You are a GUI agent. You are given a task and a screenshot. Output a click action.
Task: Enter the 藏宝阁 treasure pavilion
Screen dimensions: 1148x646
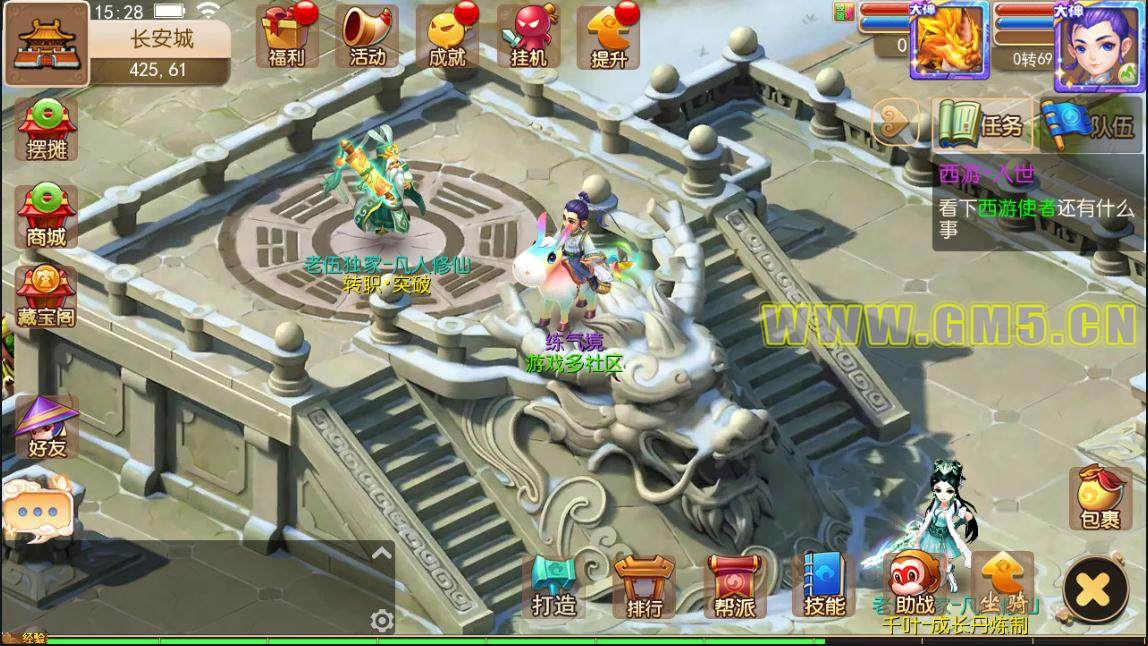coord(46,297)
